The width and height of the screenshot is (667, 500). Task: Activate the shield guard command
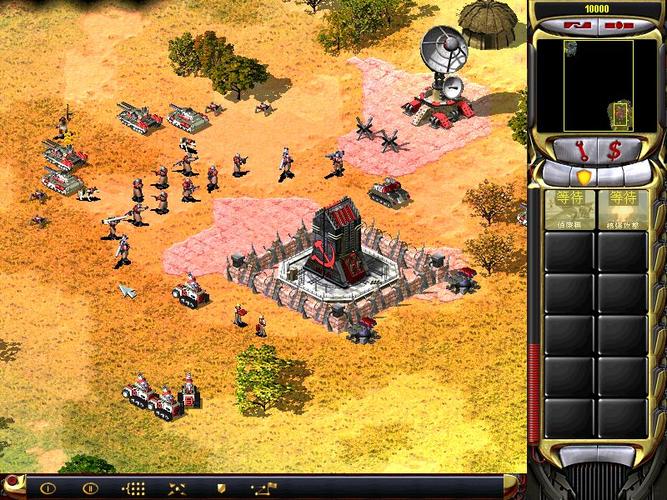tap(220, 489)
